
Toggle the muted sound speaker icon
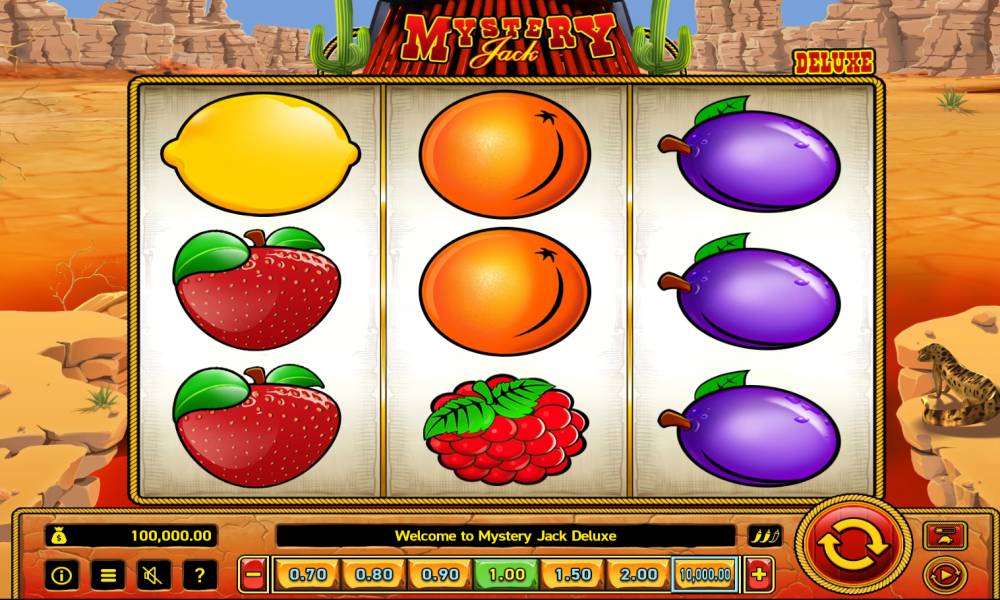(x=154, y=575)
